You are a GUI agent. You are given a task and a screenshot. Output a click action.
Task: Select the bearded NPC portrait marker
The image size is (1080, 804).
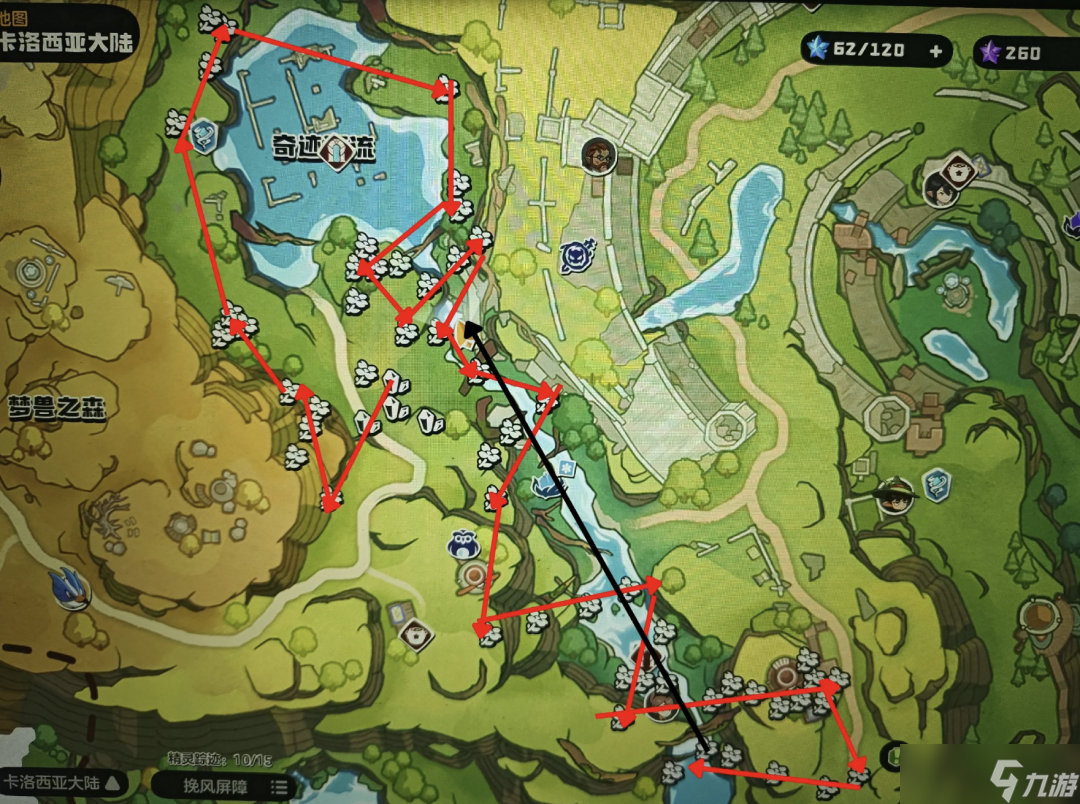point(597,155)
